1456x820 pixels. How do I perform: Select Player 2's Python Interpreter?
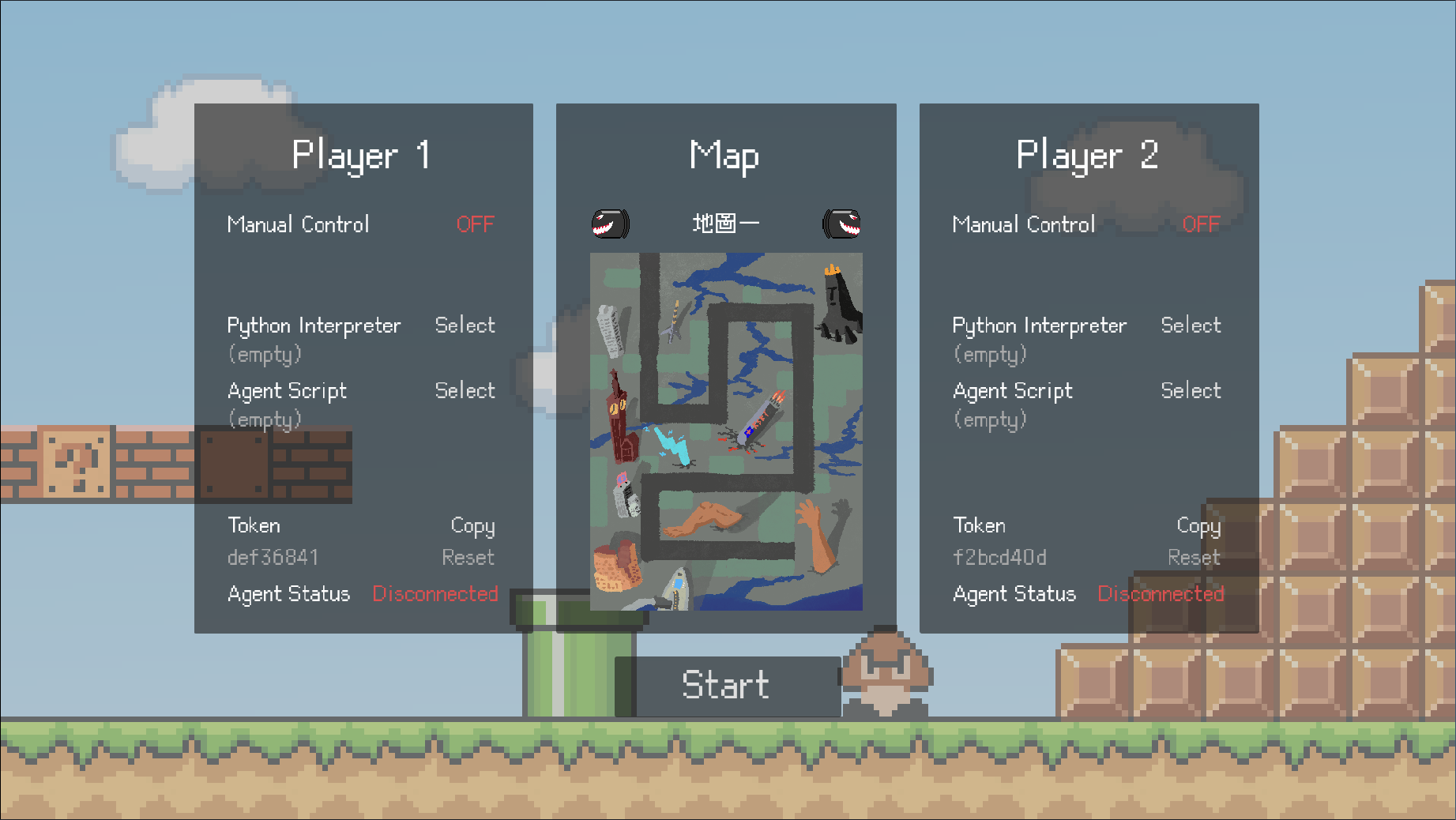point(1190,325)
